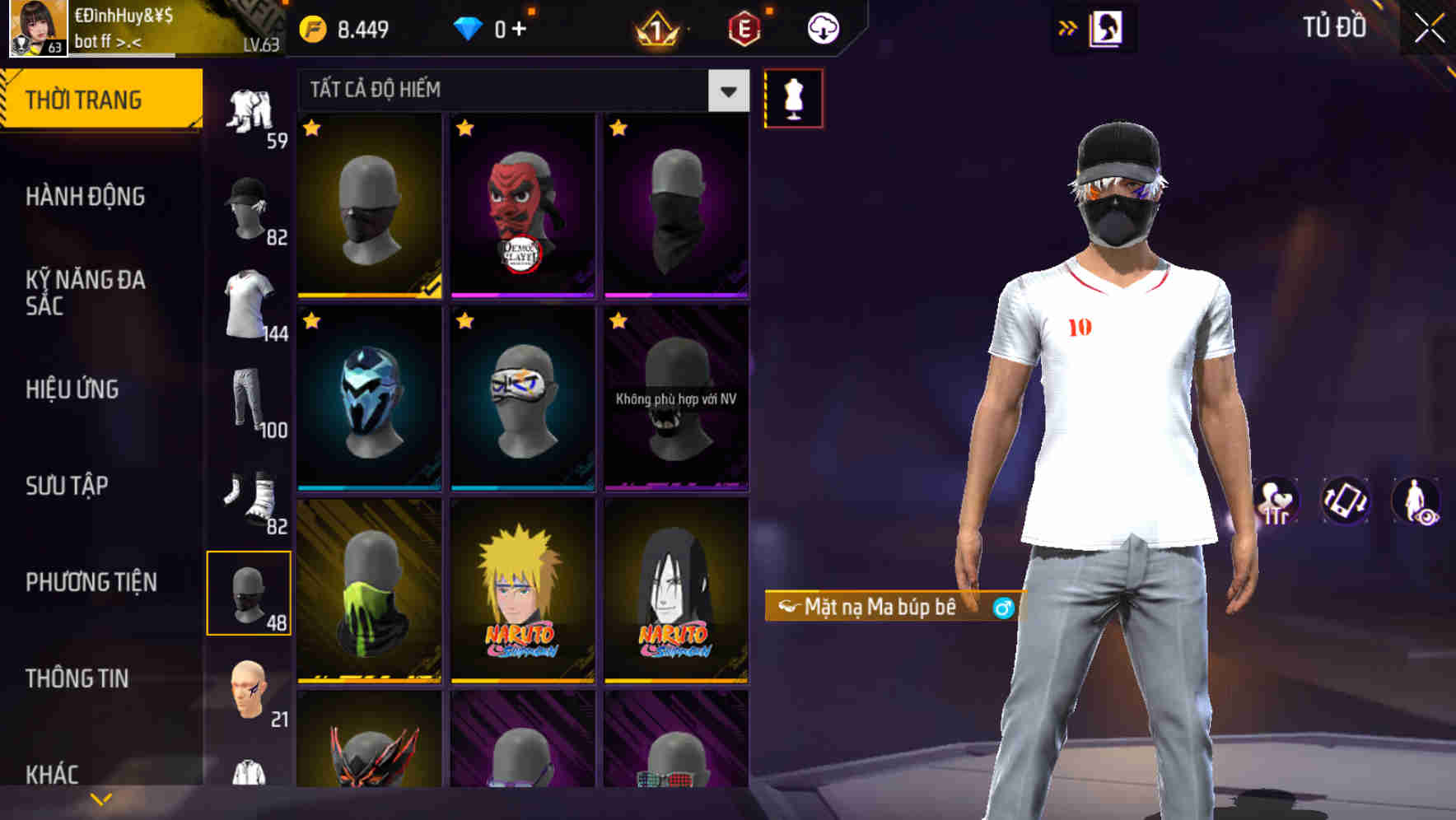Expand the chevron at the bottom of the sidebar
1456x820 pixels.
tap(100, 797)
